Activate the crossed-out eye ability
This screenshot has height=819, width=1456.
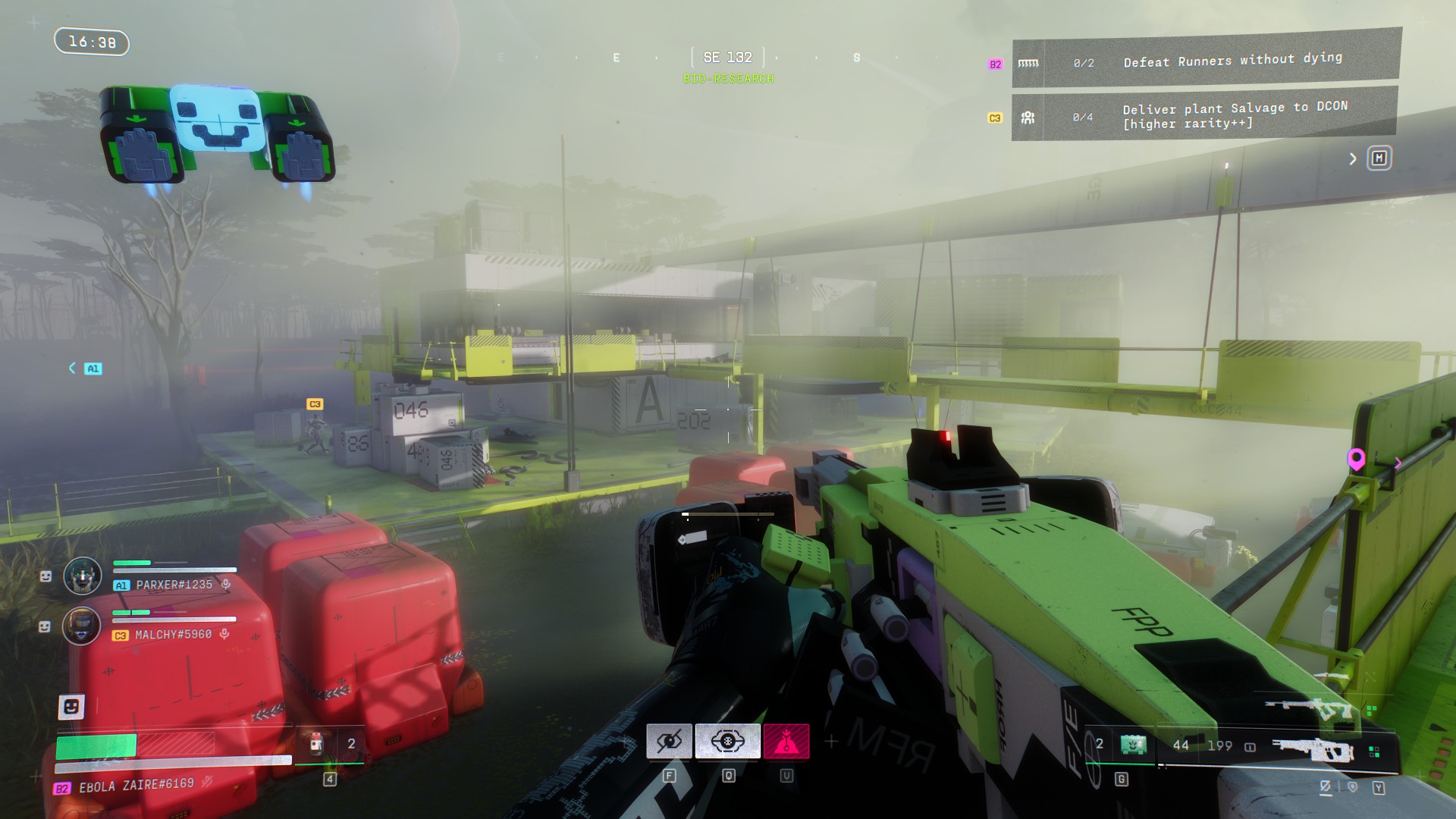coord(669,741)
